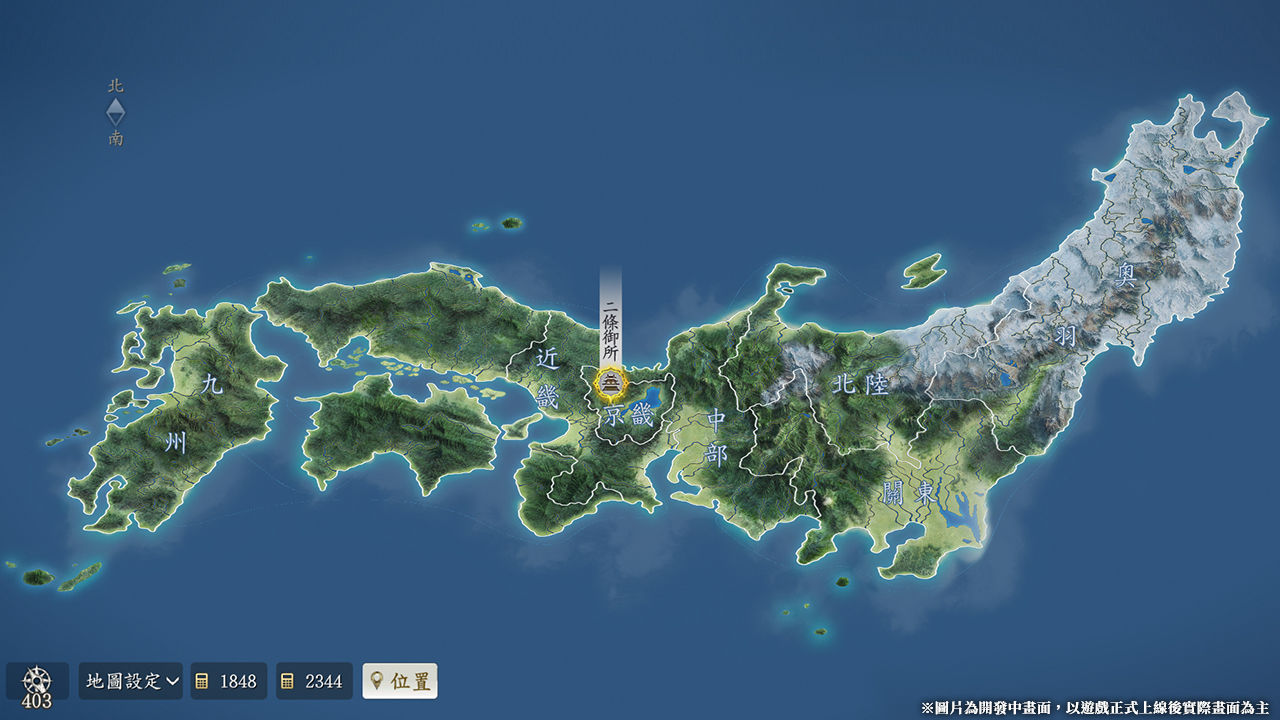Screen dimensions: 1280x720
Task: Click the 位置 location button
Action: coord(400,681)
